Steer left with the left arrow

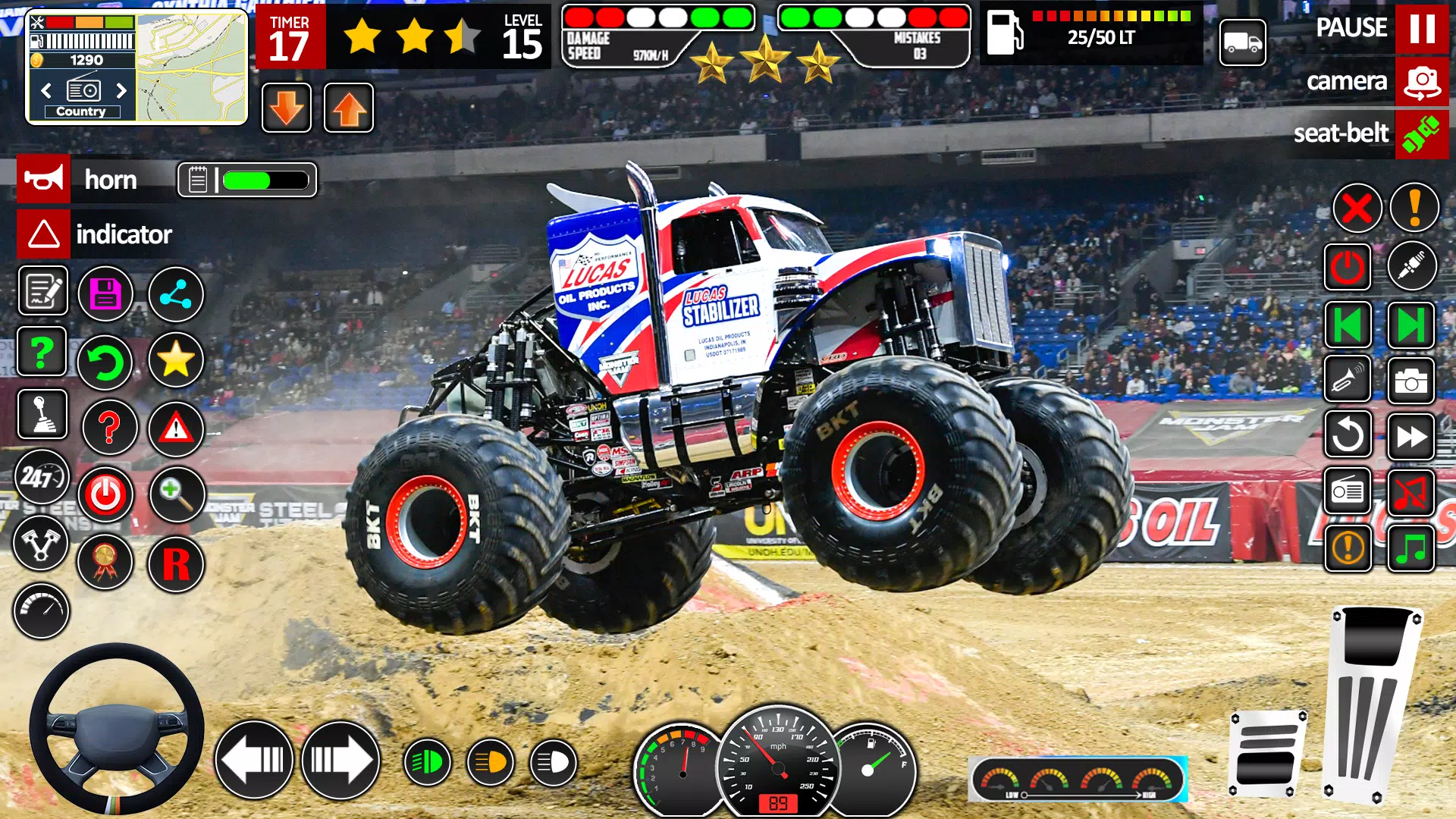coord(254,759)
